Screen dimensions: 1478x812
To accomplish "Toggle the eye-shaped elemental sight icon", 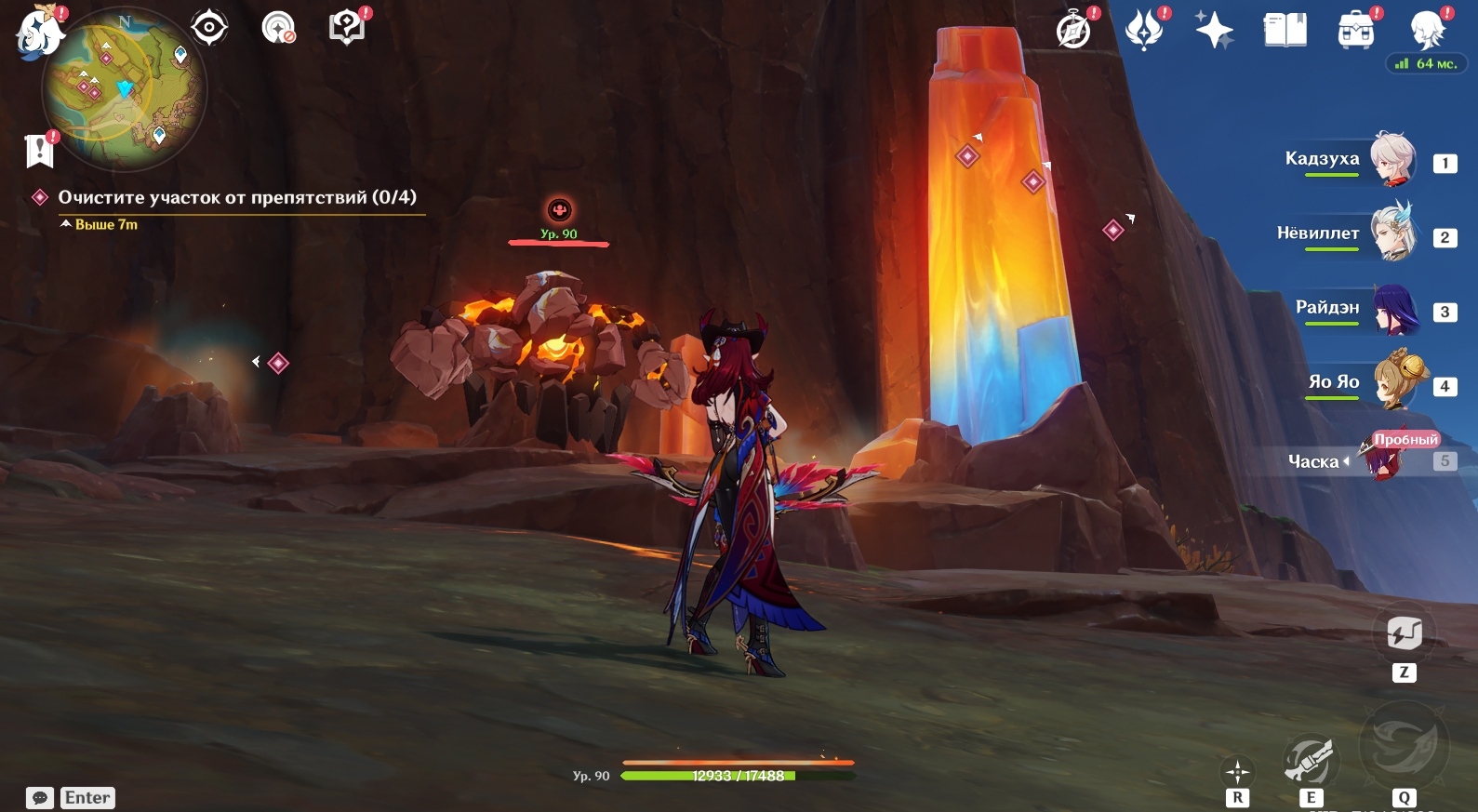I will pos(209,27).
